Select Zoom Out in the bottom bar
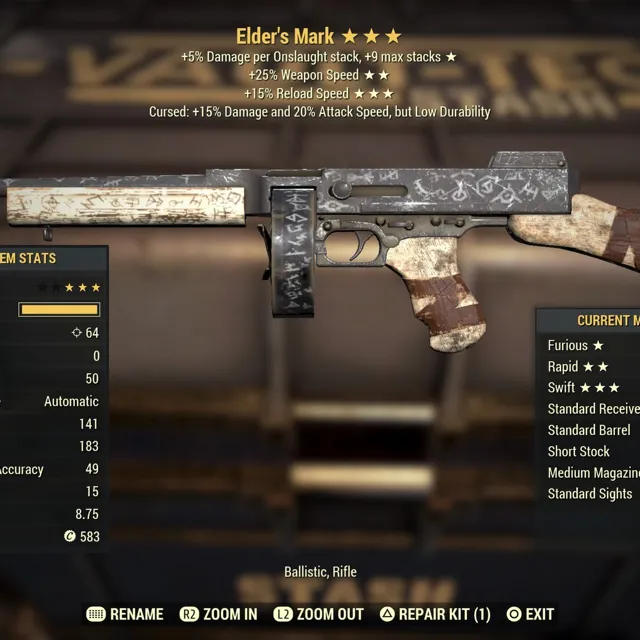 317,614
